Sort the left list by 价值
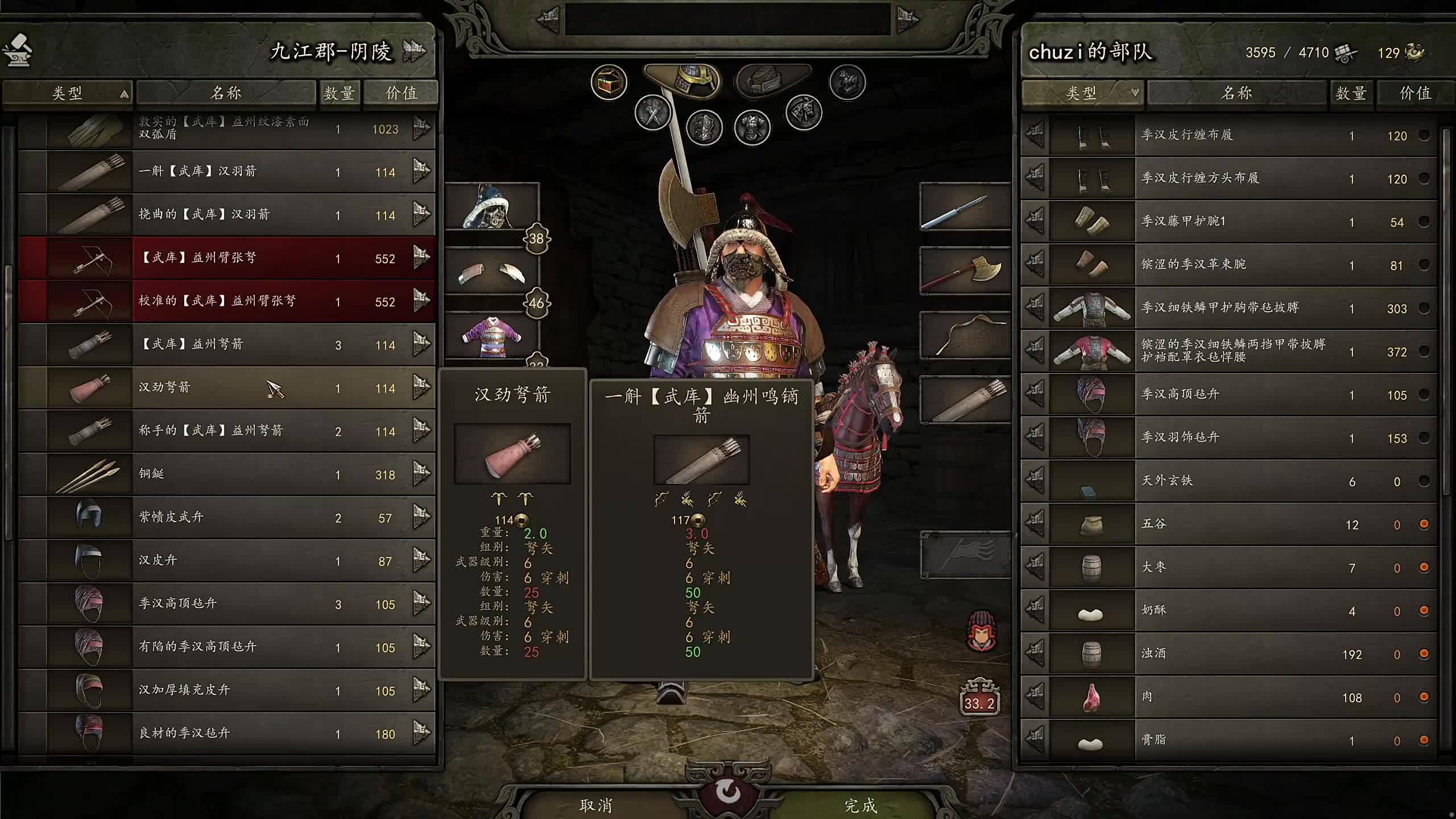Screen dimensions: 1456x819 pos(401,93)
